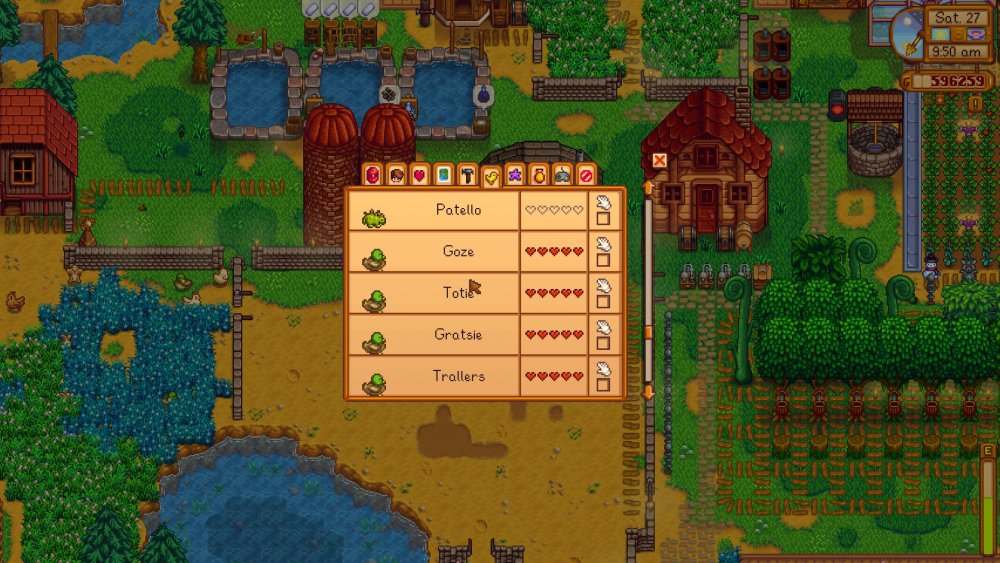
Task: Close the animals menu with the X button
Action: (x=659, y=160)
